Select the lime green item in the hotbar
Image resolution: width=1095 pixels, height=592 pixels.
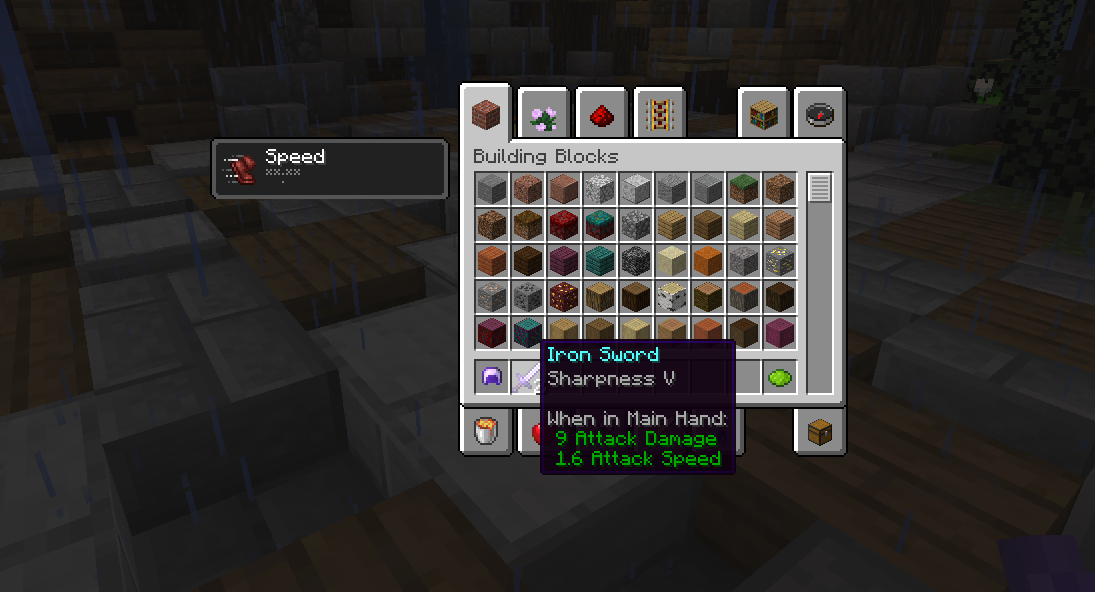[779, 378]
